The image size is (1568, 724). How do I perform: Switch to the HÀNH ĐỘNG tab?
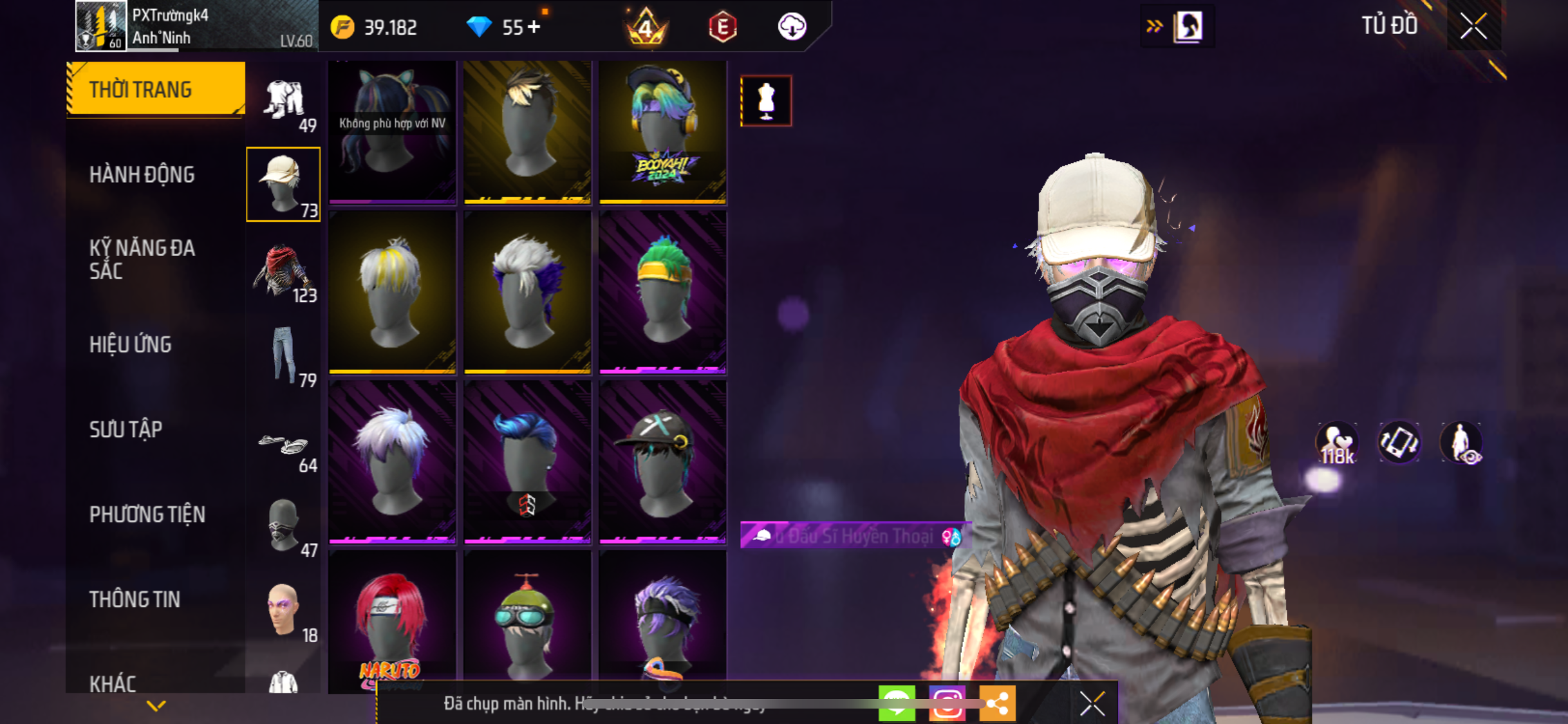[x=142, y=174]
